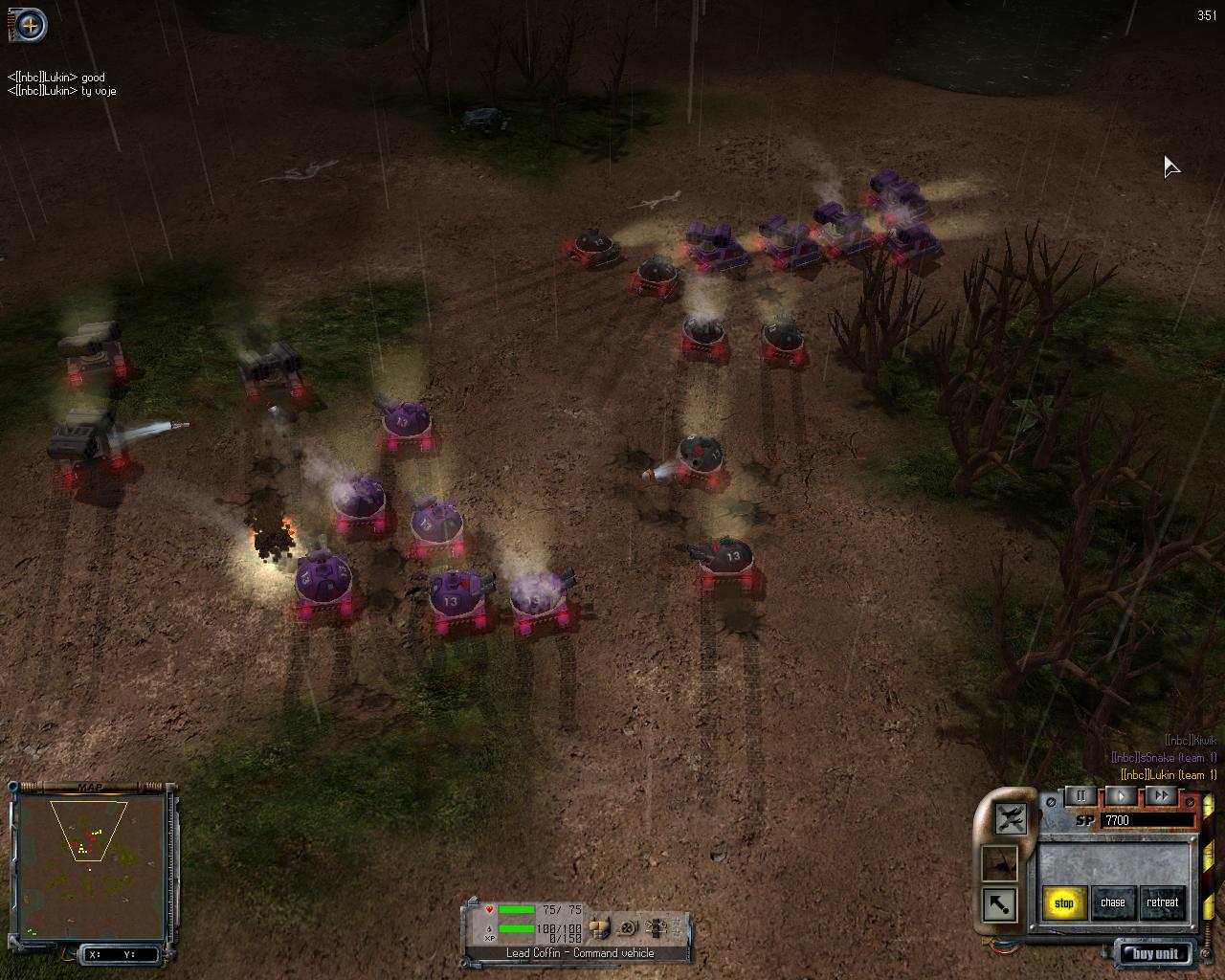
Task: Click the stop order button
Action: [1063, 902]
